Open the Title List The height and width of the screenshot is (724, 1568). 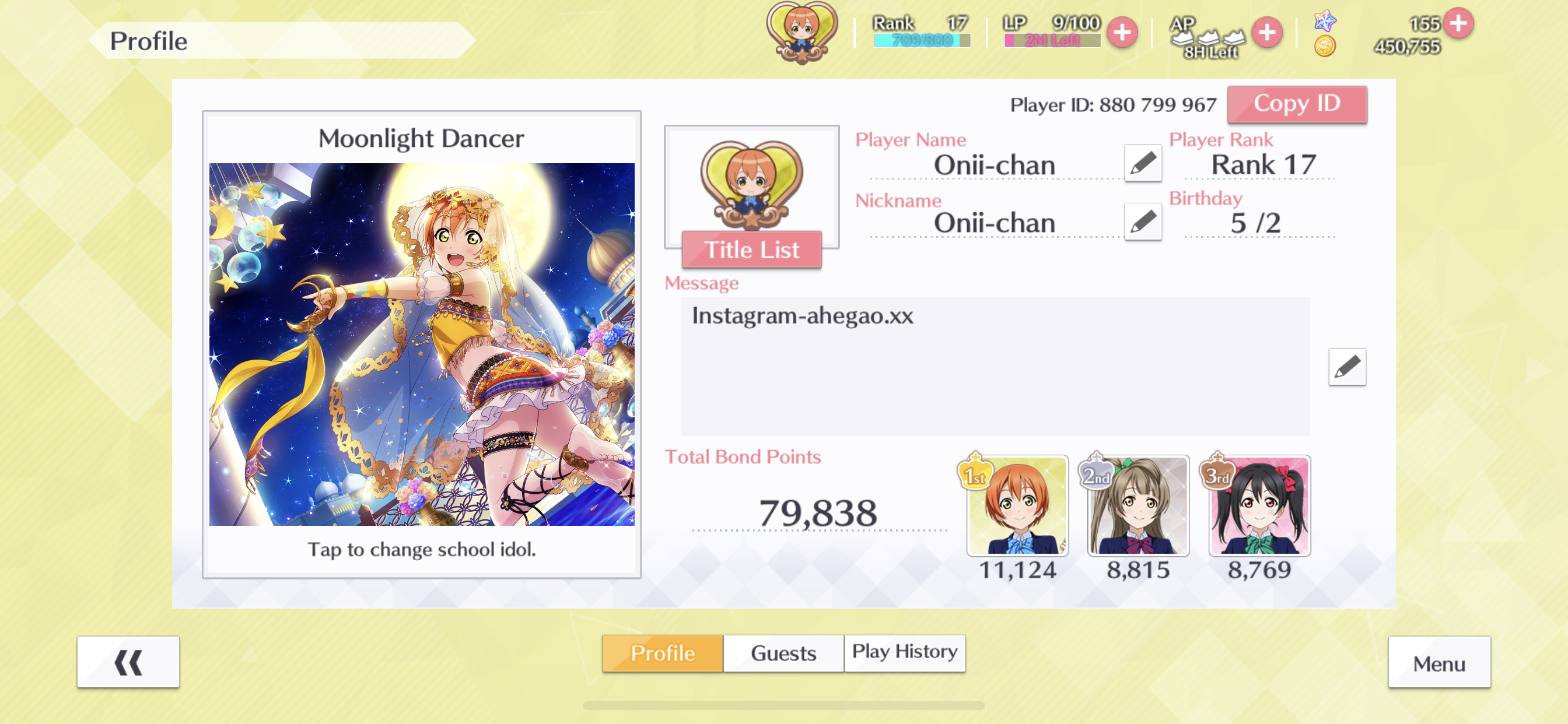751,250
